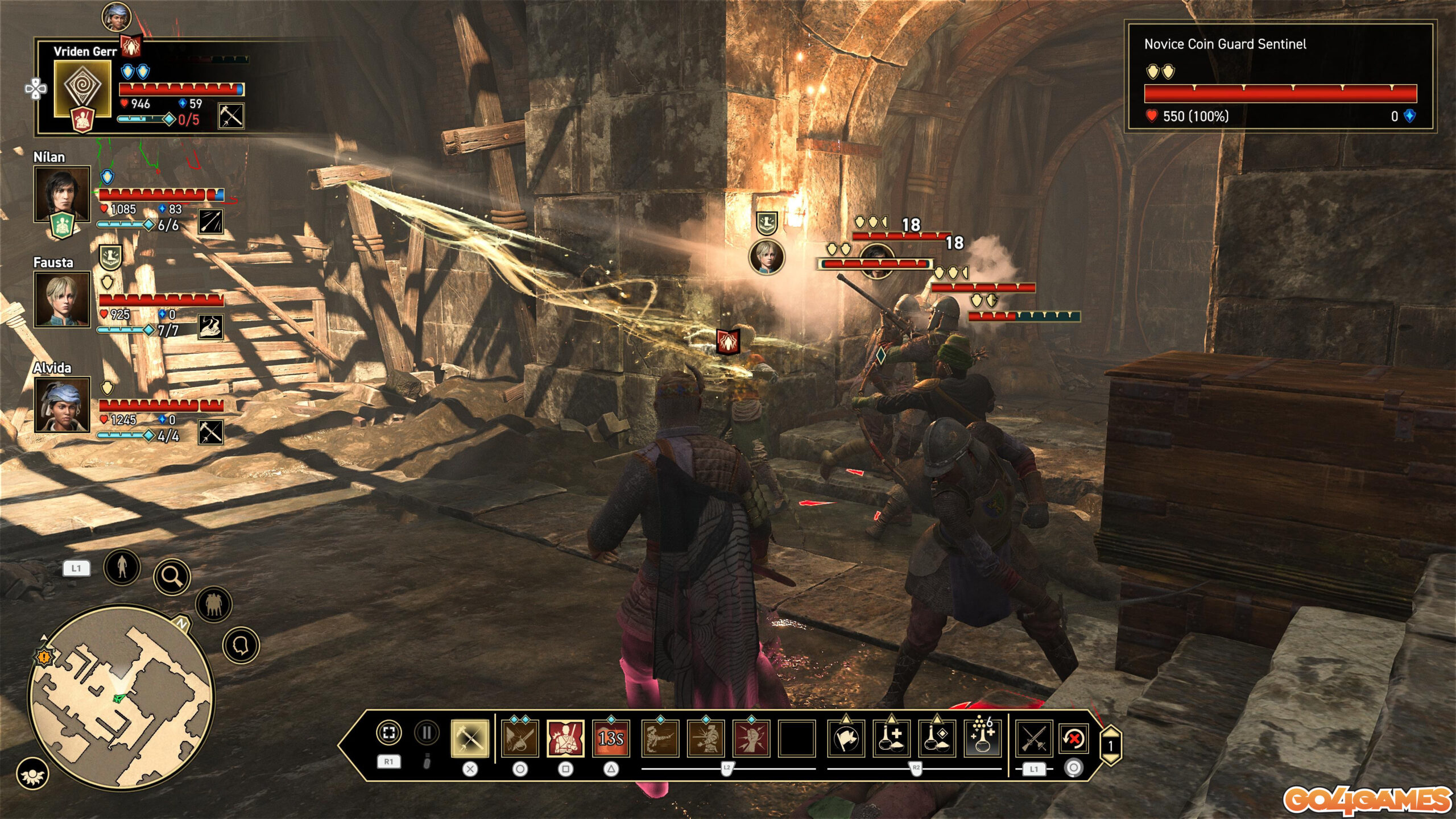
Task: Click the sun emblem button below minimap
Action: pyautogui.click(x=32, y=774)
